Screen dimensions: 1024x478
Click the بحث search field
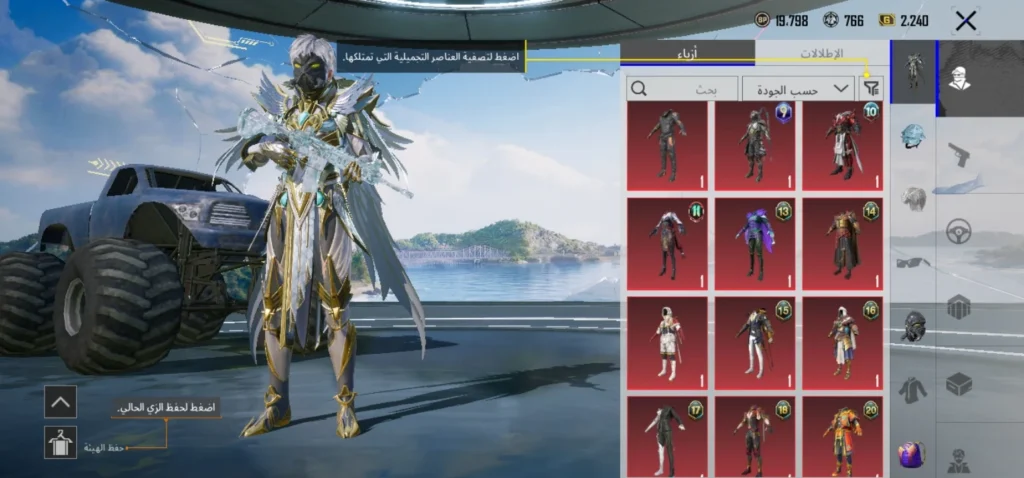[684, 89]
